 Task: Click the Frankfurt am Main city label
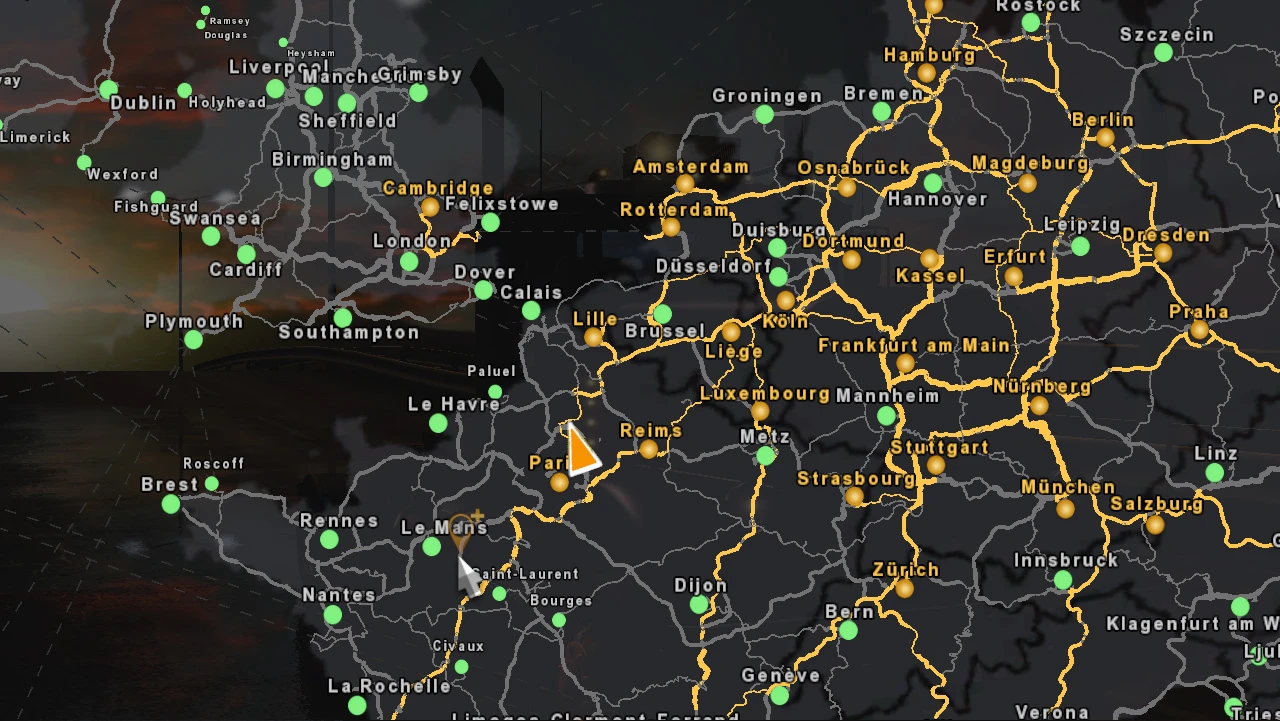point(914,345)
